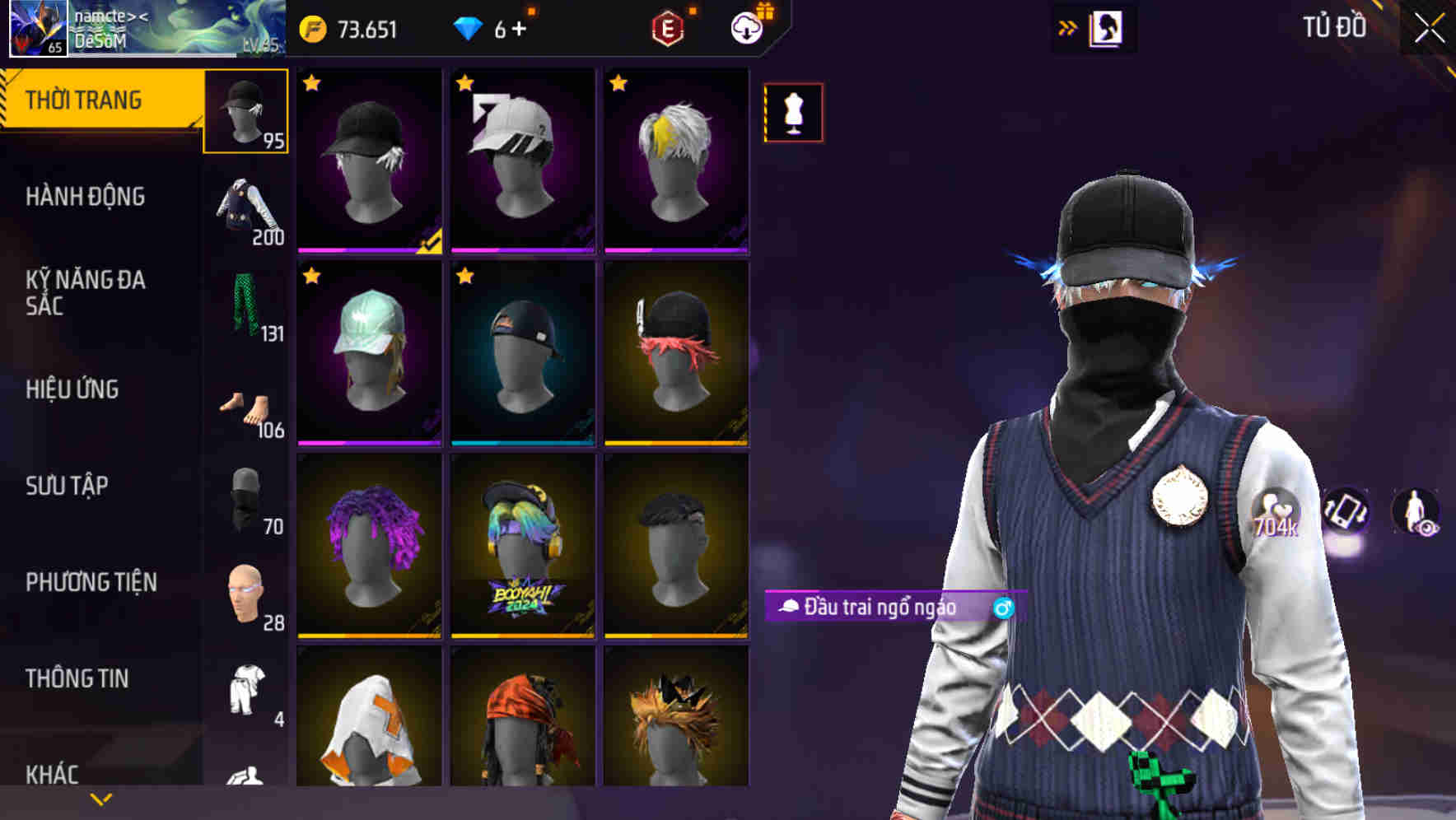Viewport: 1456px width, 820px height.
Task: Click the 73.651 gold coin balance
Action: tap(352, 28)
